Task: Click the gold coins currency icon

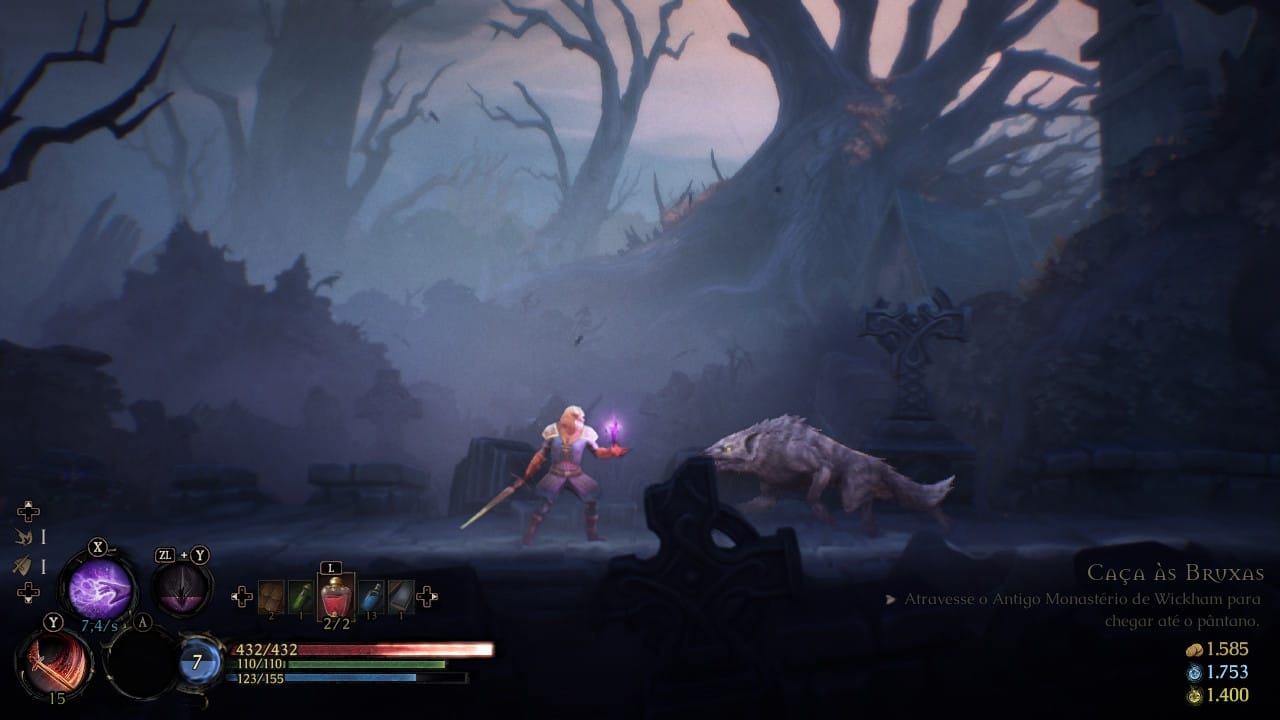Action: (1194, 650)
